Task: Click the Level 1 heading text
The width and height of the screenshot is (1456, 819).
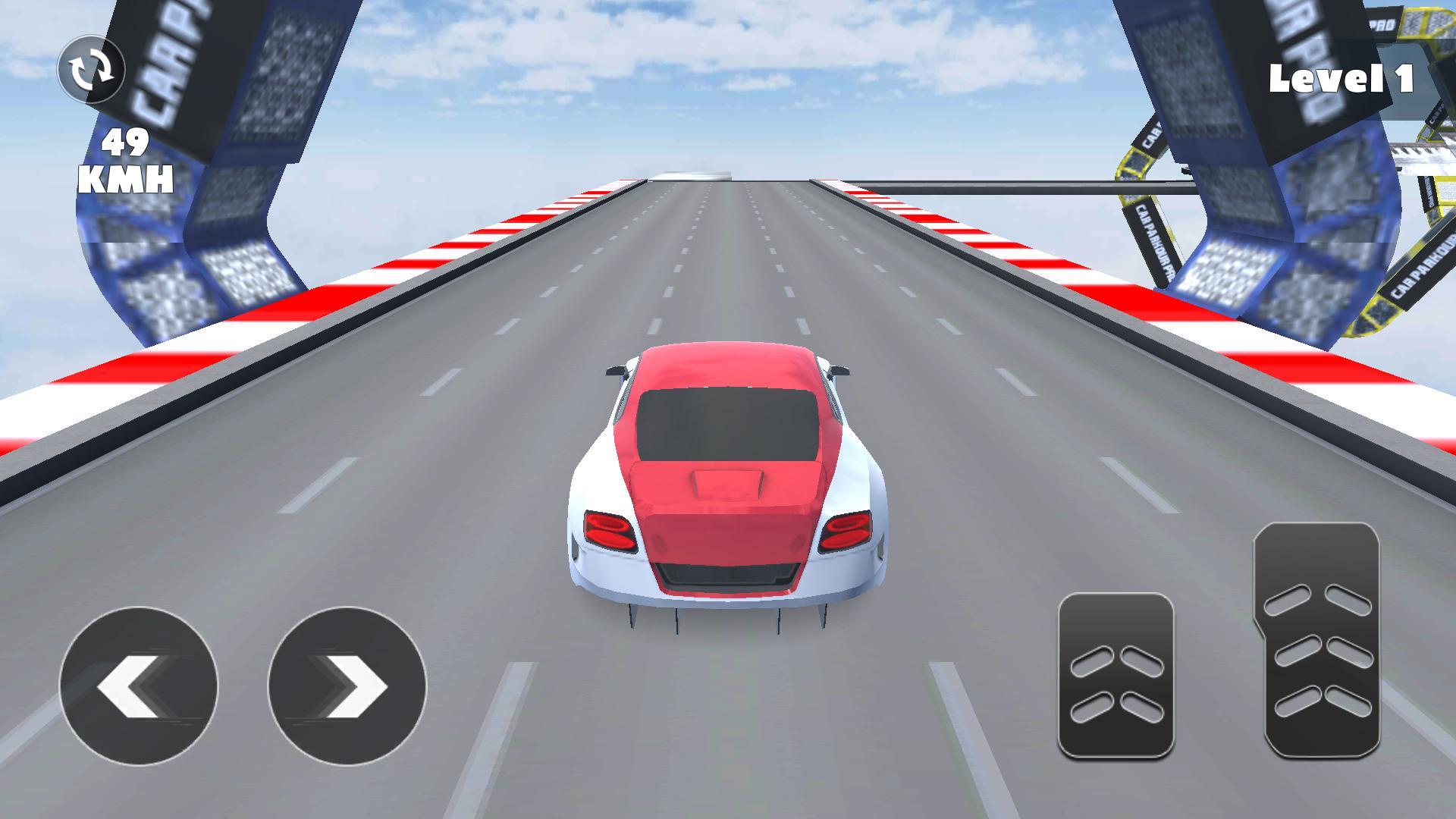Action: pos(1341,77)
